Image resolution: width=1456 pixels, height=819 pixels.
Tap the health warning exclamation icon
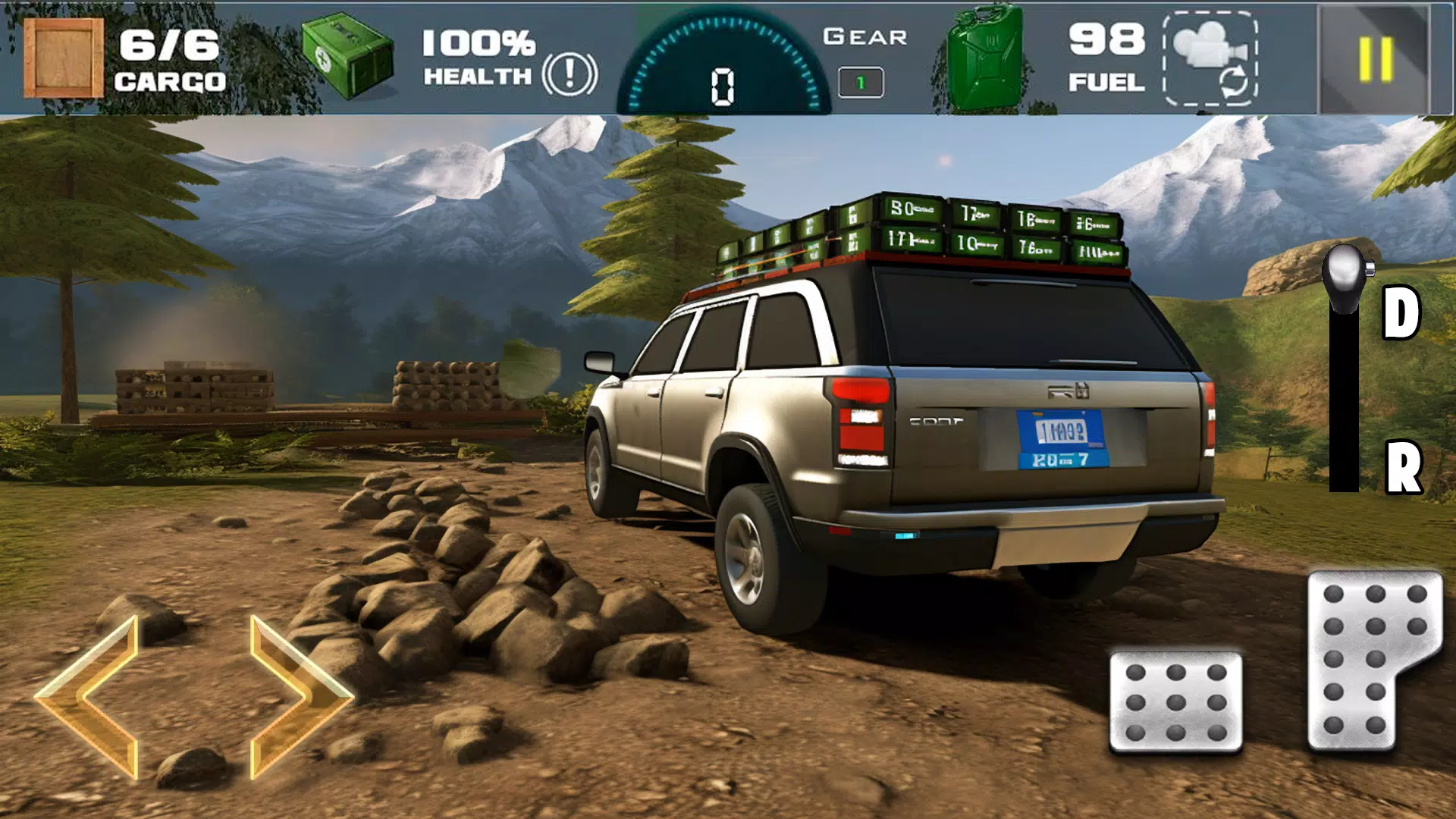[570, 74]
